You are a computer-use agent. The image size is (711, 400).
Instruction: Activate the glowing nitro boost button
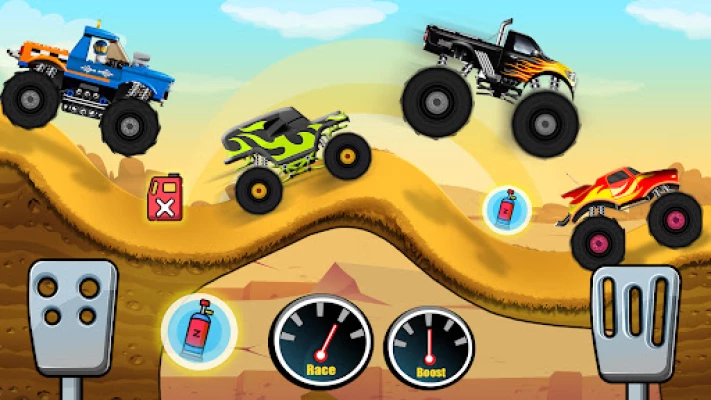click(198, 330)
